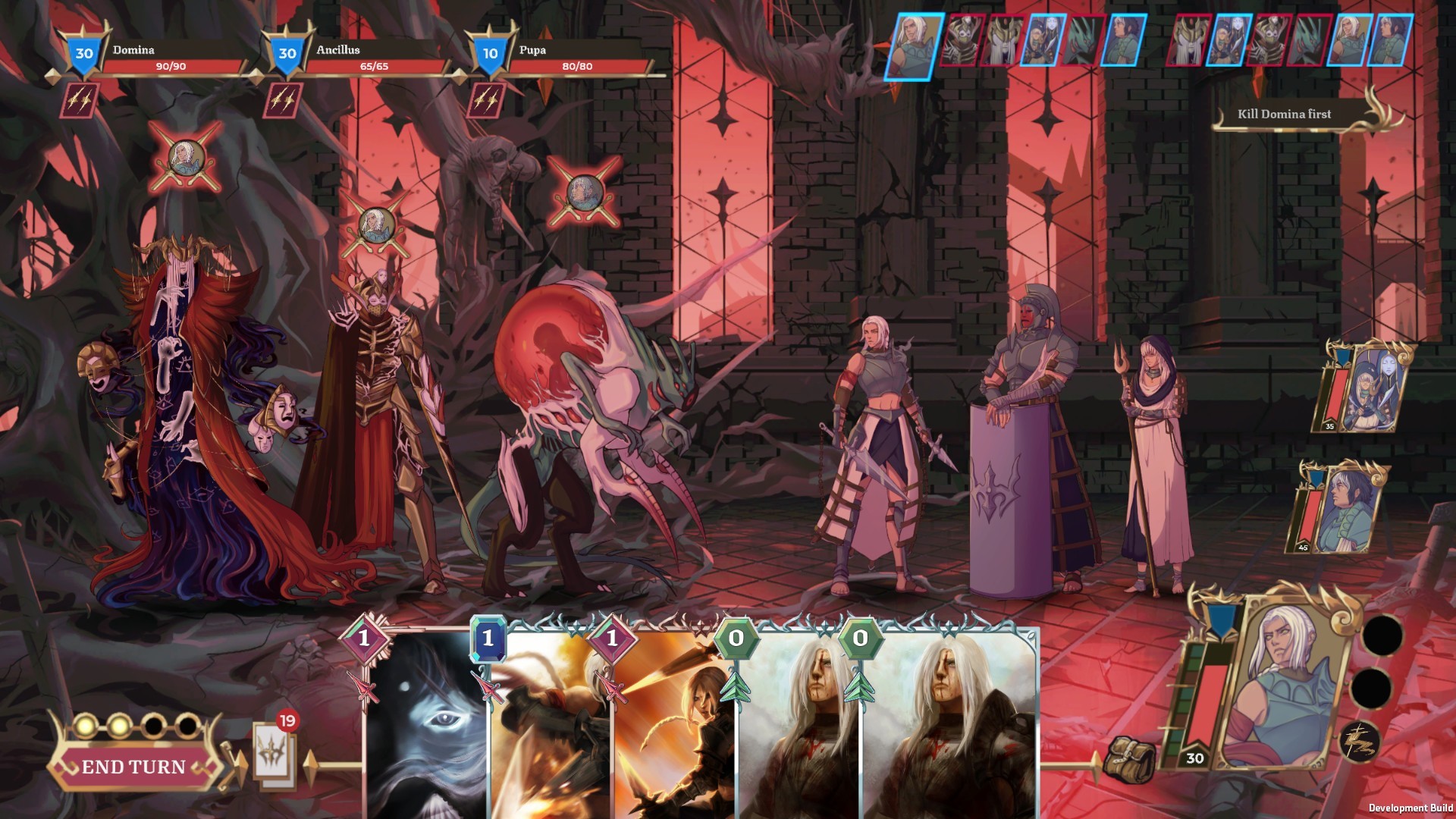
Task: Inspect the claw status icon under Ancillus
Action: pyautogui.click(x=283, y=100)
